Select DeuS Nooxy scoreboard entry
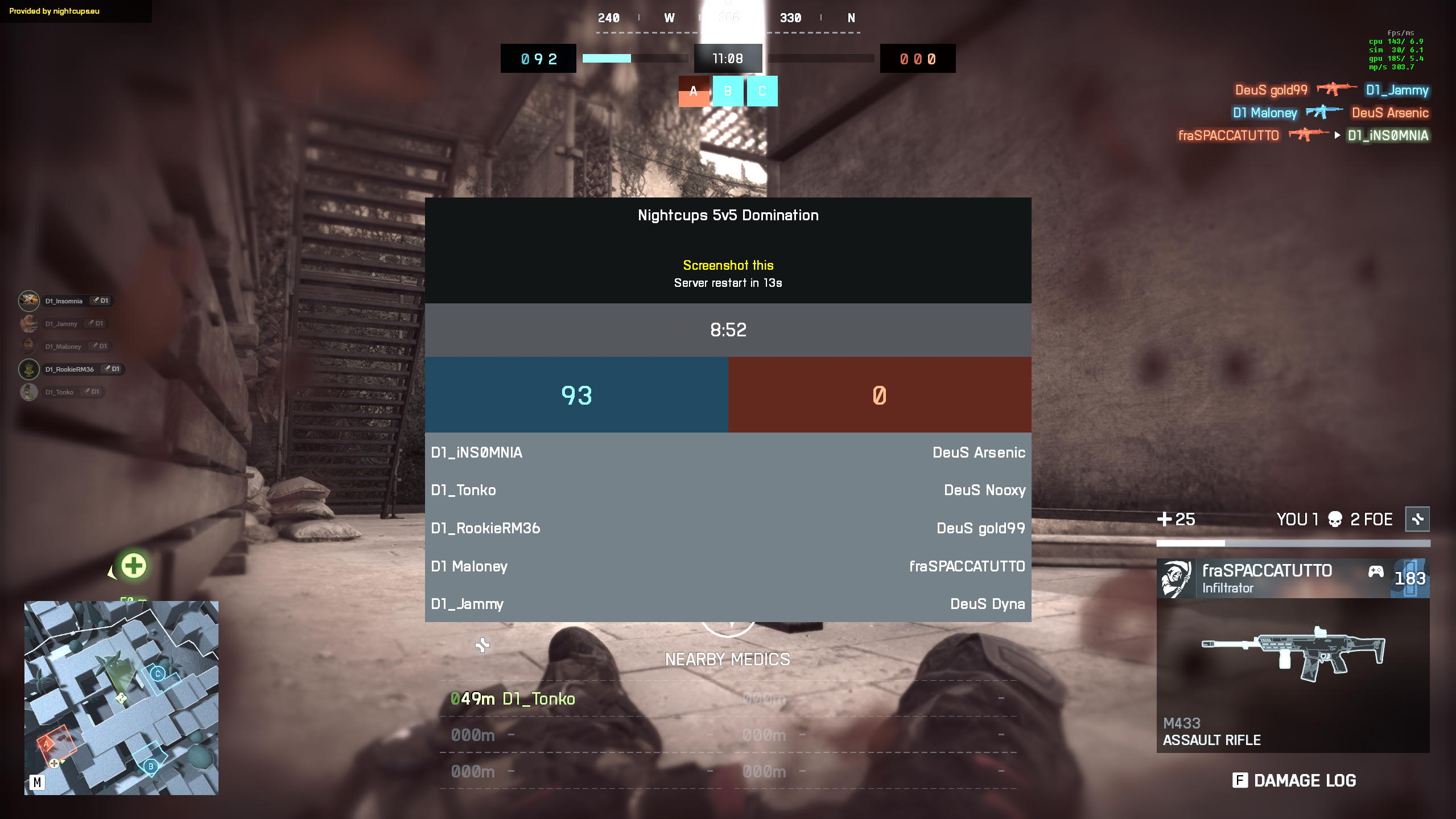This screenshot has width=1456, height=819. coord(984,490)
